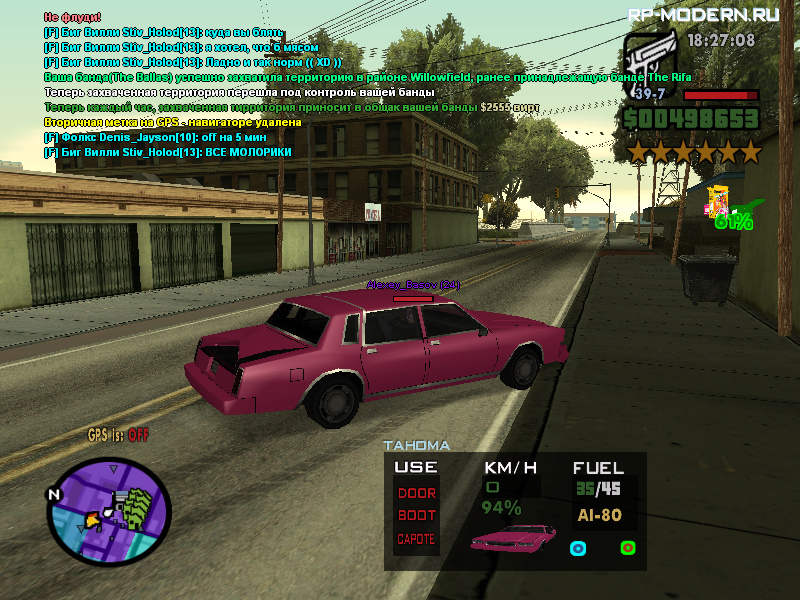This screenshot has width=800, height=600.
Task: Click the AI-80 fuel type label
Action: (x=599, y=516)
